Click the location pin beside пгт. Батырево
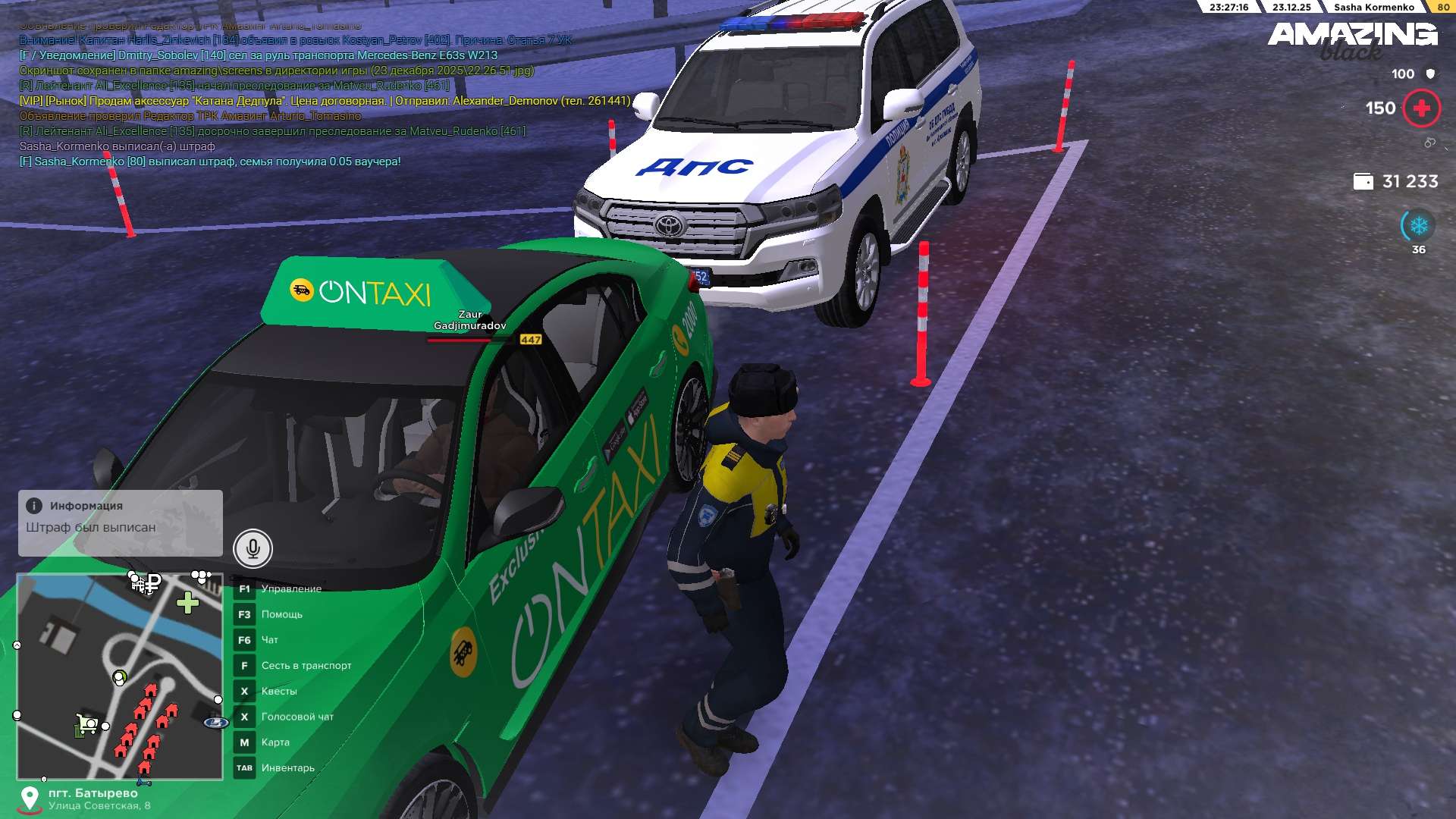 (x=30, y=798)
